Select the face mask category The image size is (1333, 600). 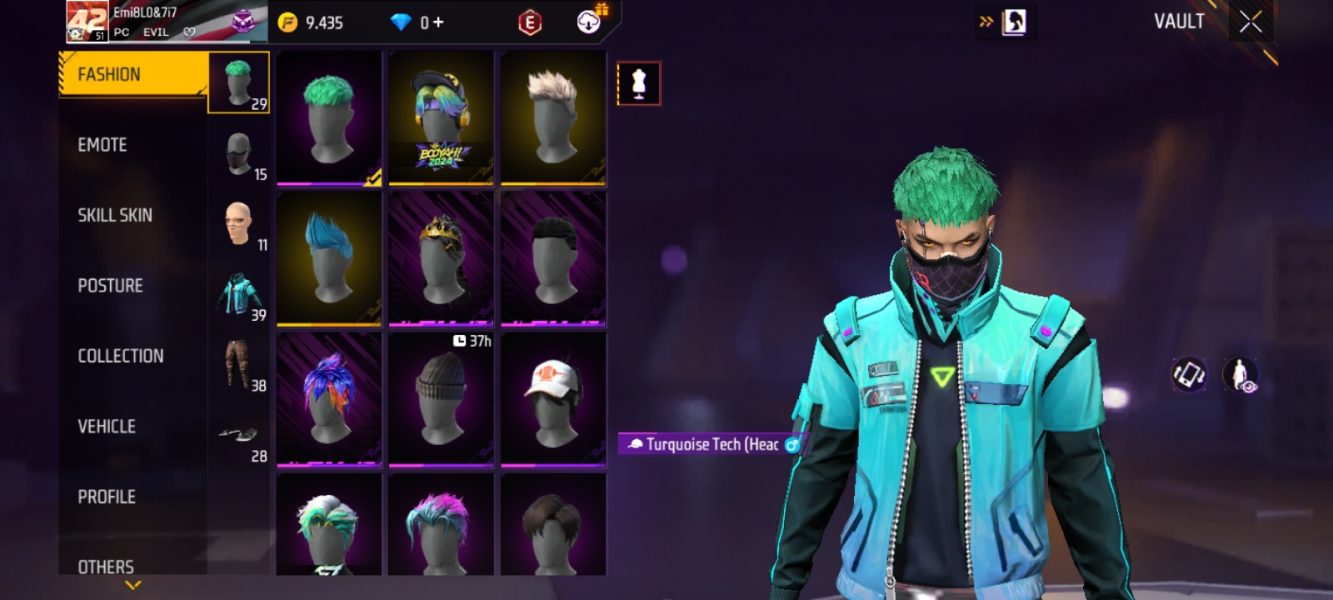pyautogui.click(x=238, y=154)
